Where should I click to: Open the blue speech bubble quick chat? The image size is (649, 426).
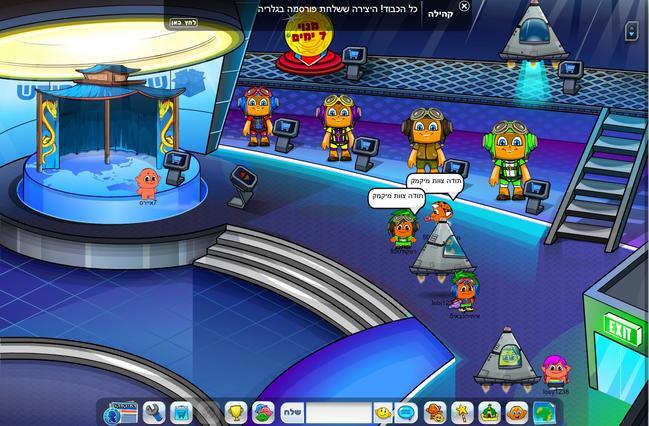click(406, 411)
